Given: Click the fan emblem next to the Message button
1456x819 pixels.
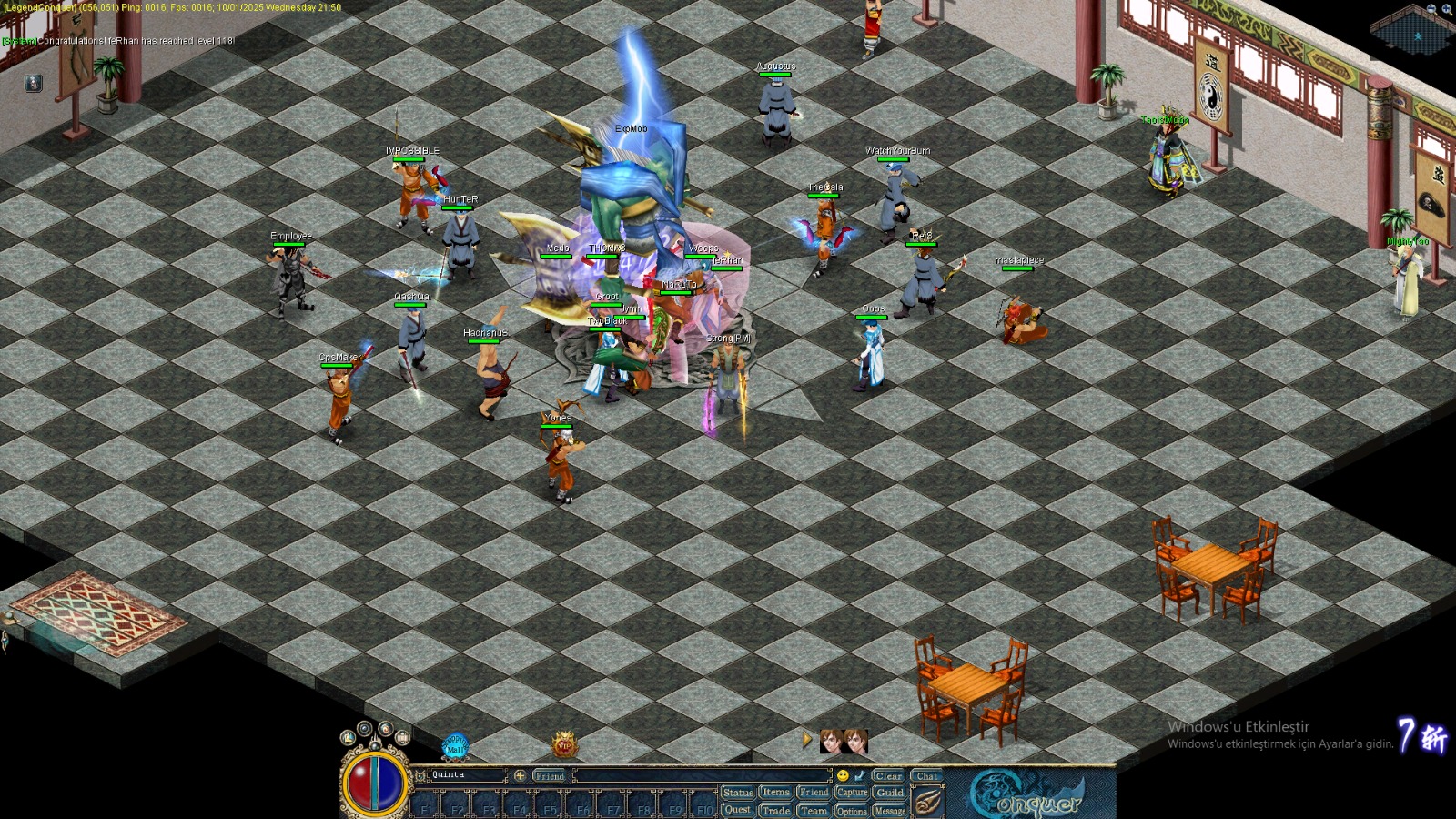Looking at the screenshot, I should [928, 801].
